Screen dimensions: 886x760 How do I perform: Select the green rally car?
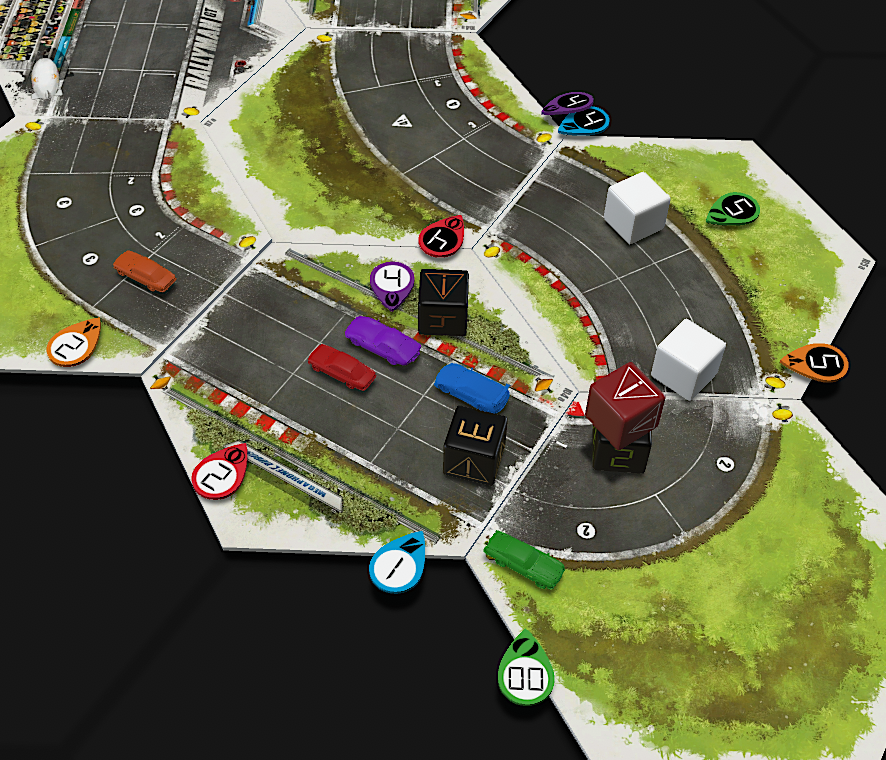click(523, 558)
